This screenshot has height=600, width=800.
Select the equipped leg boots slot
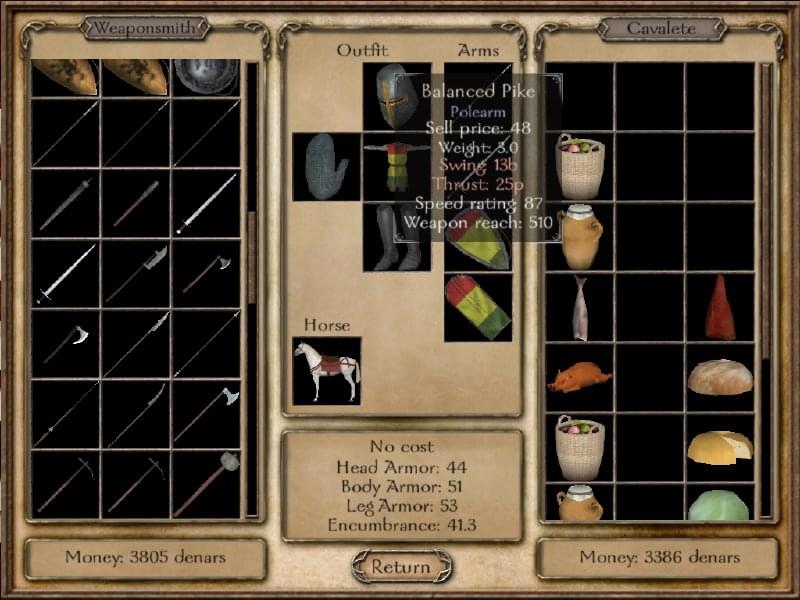click(397, 237)
